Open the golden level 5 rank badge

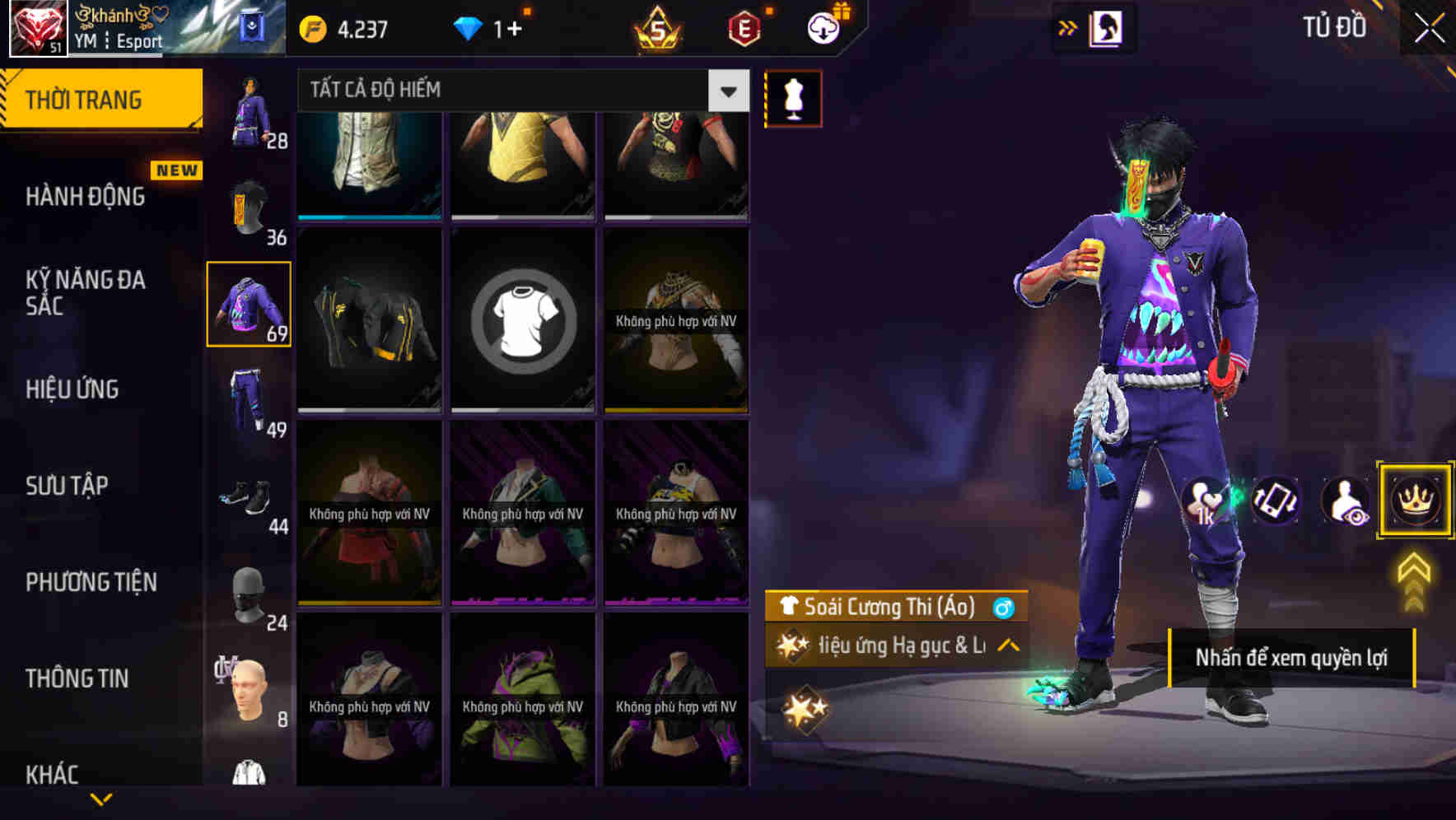coord(657,26)
